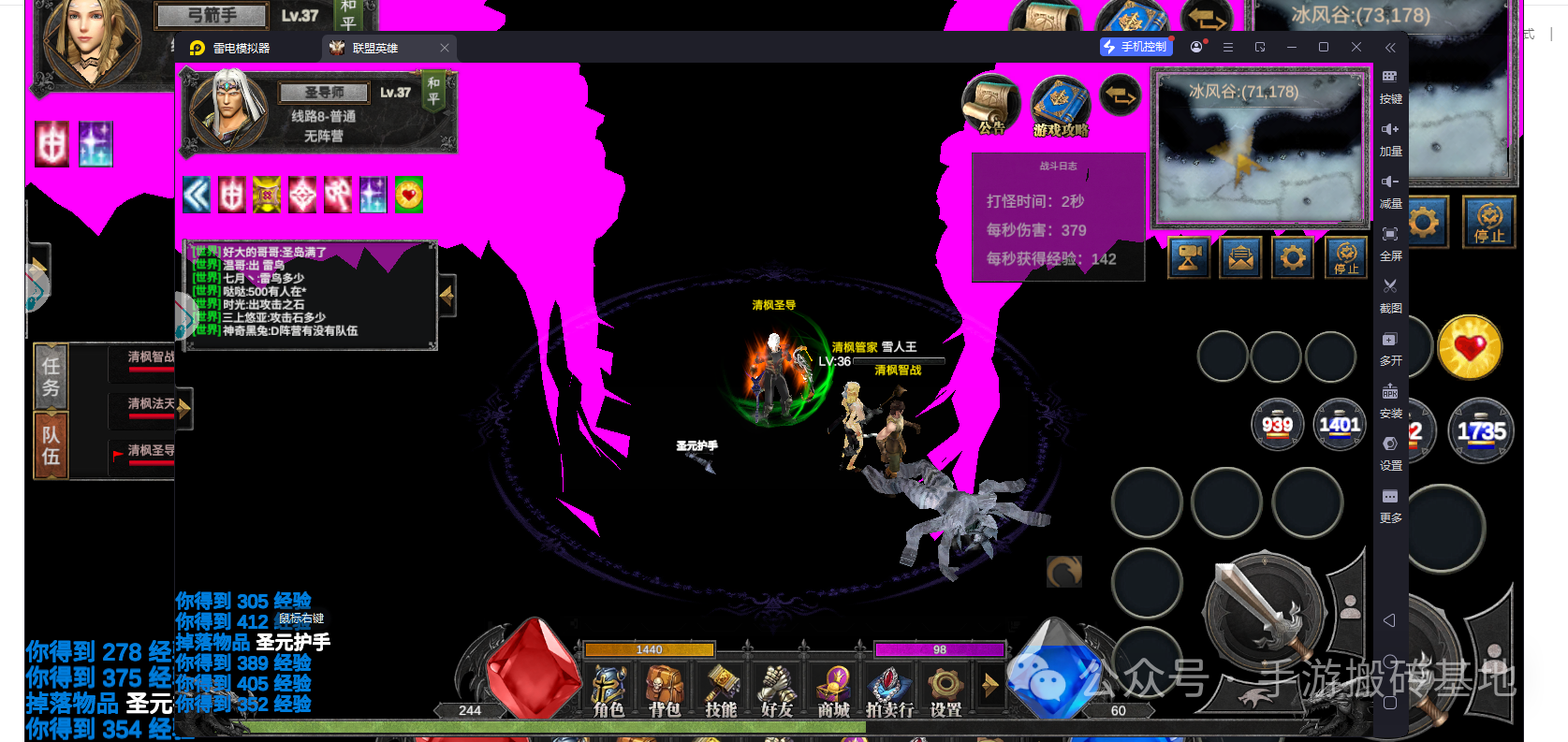Image resolution: width=1568 pixels, height=742 pixels.
Task: Click the 手机控制 button in the title bar
Action: tap(1136, 47)
